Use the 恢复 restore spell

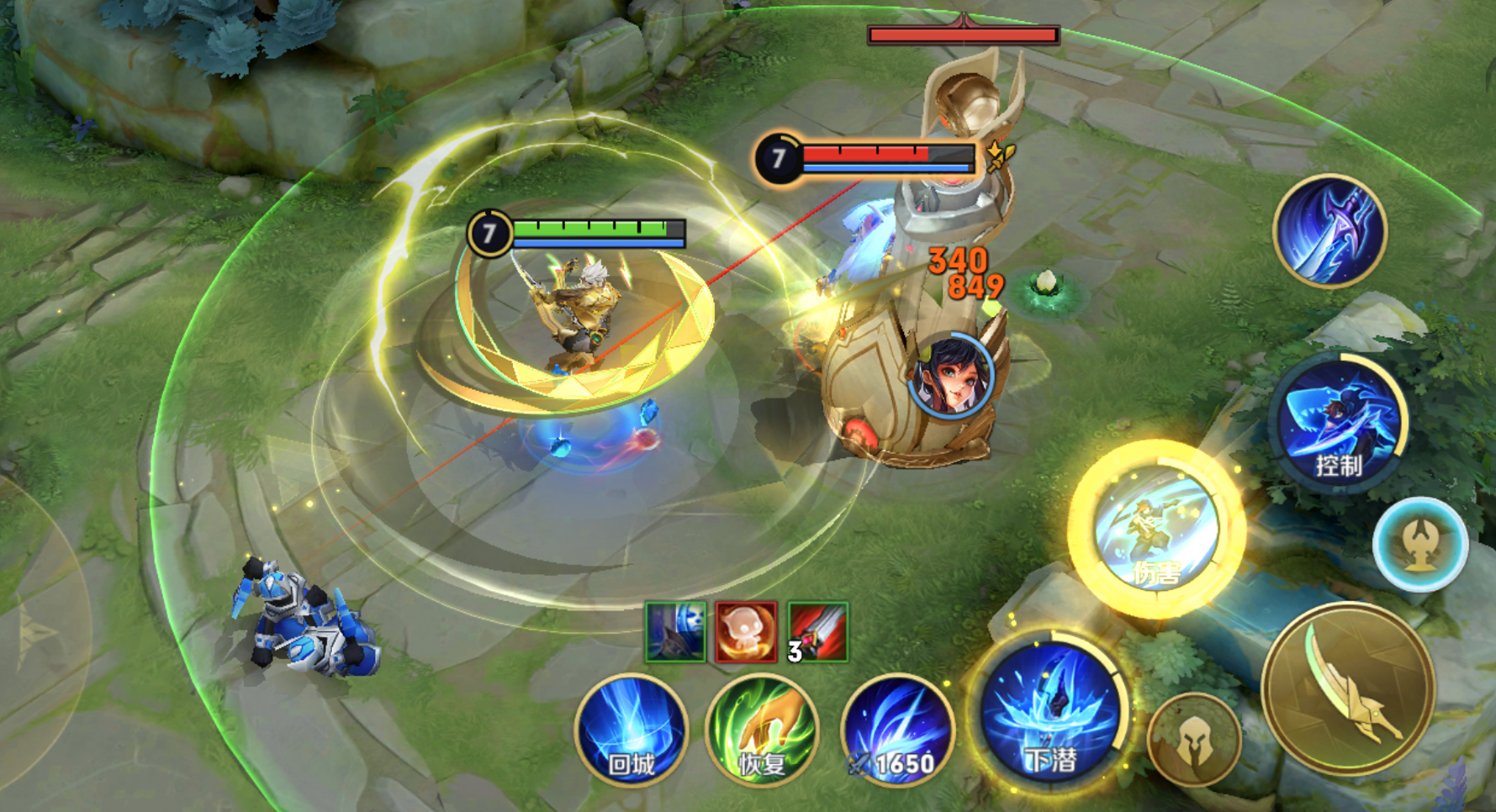click(762, 730)
